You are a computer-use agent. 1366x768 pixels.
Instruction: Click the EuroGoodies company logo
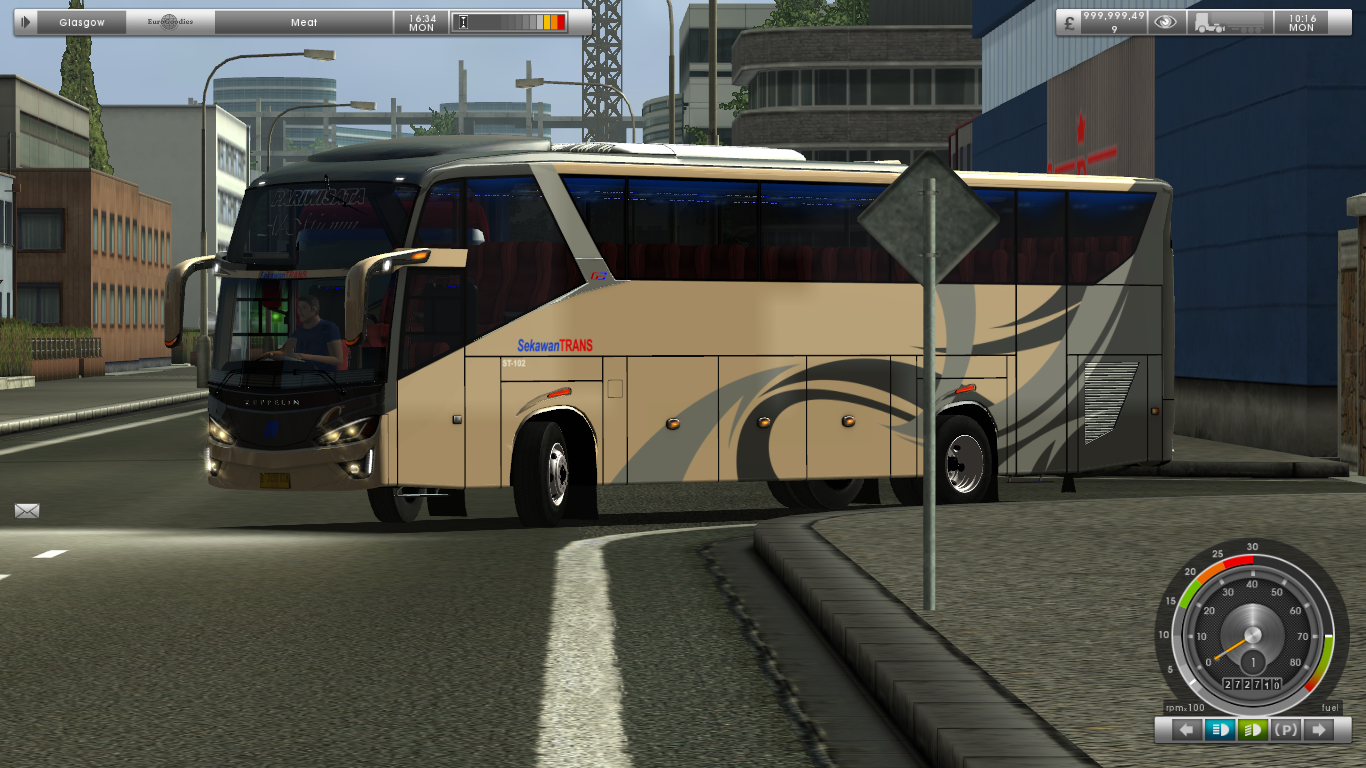168,21
